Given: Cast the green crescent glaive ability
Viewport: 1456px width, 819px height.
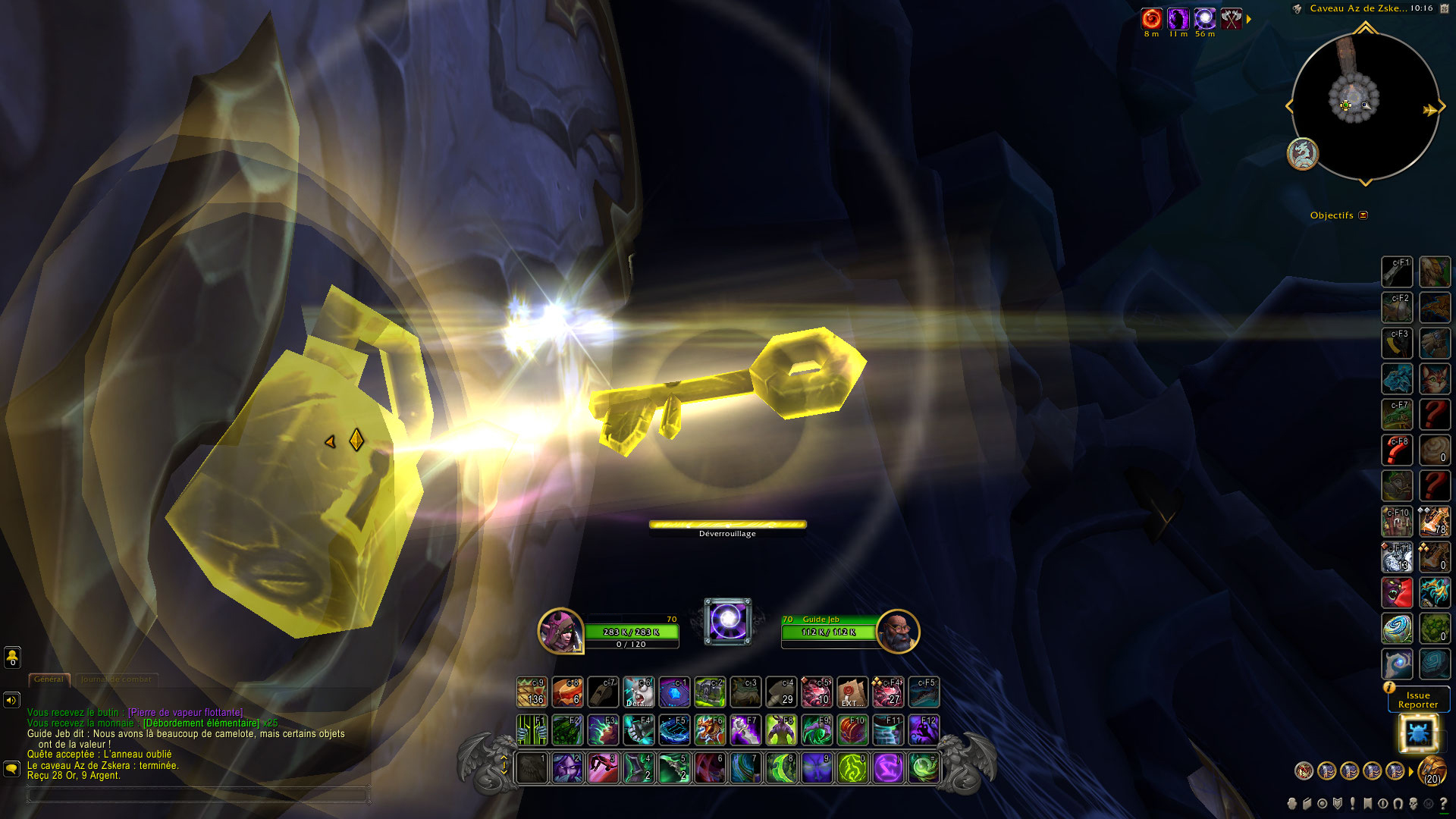Looking at the screenshot, I should click(x=780, y=768).
